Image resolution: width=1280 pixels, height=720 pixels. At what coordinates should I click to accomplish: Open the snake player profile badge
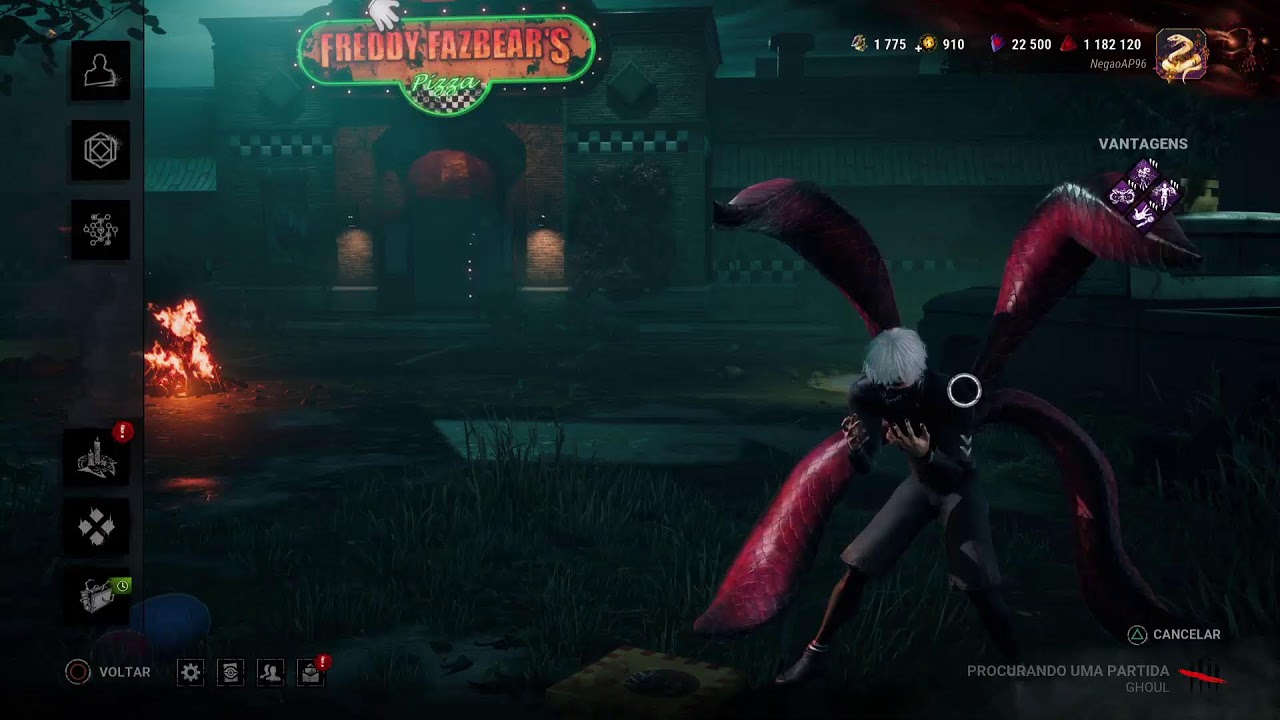tap(1181, 55)
